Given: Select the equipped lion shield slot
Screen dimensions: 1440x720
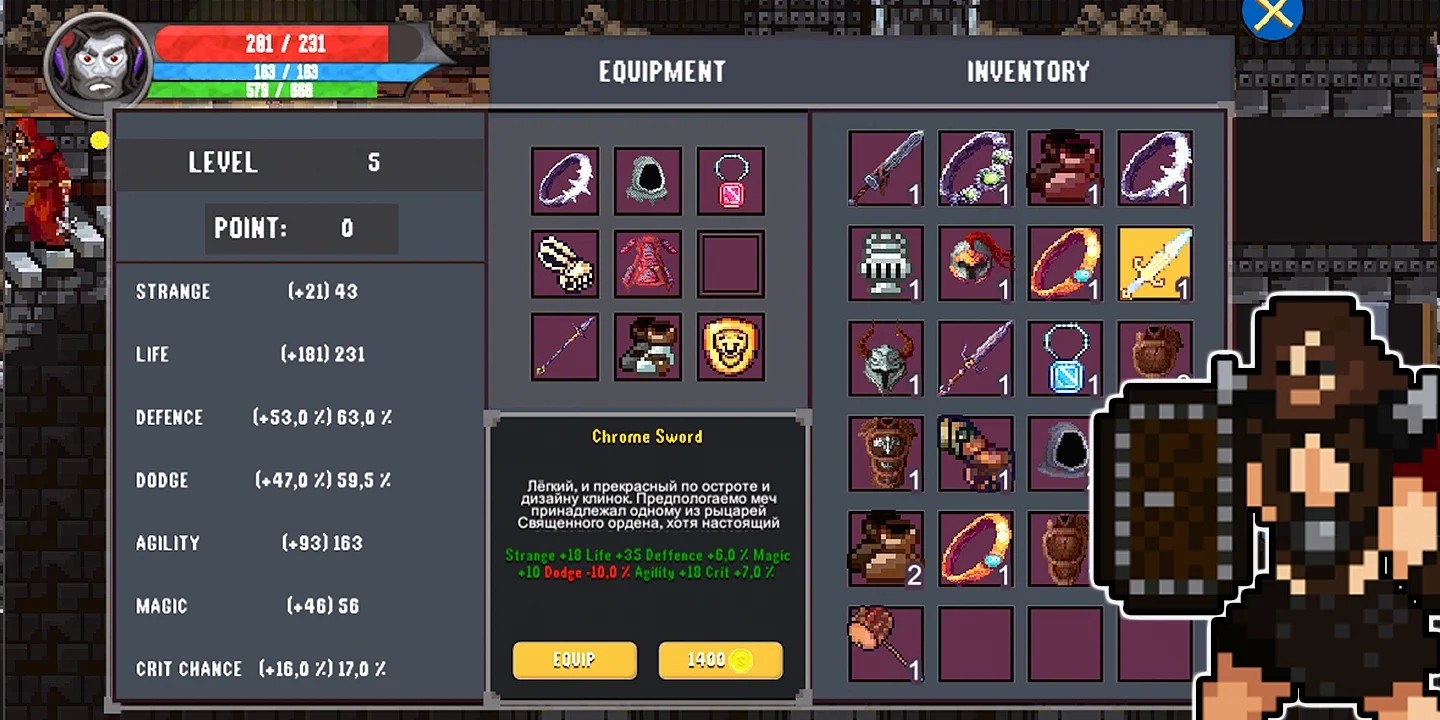Looking at the screenshot, I should [x=731, y=347].
